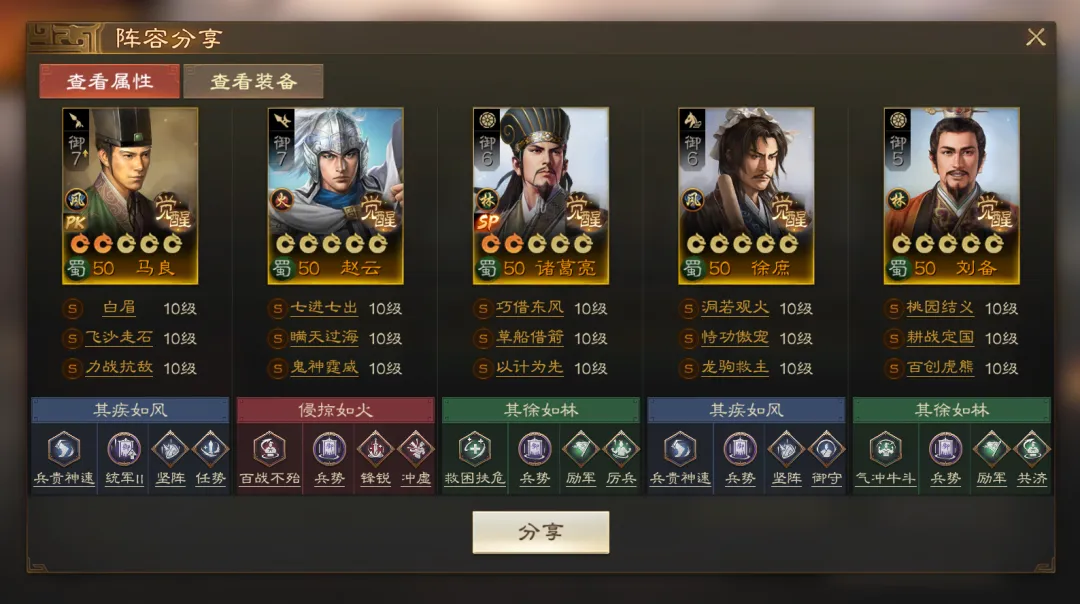The image size is (1080, 604).
Task: View the 七进七出 skill
Action: point(323,308)
